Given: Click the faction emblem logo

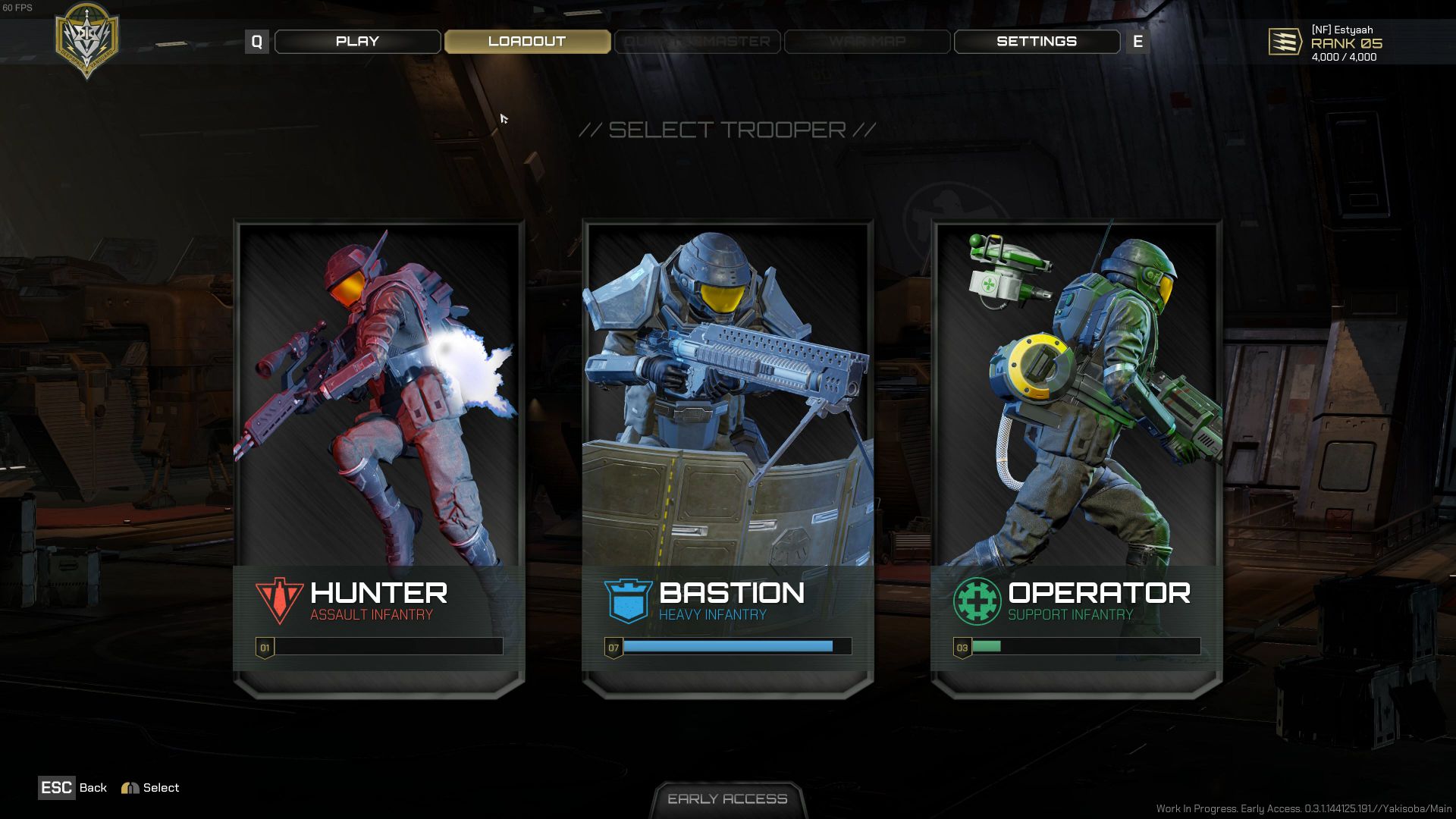Looking at the screenshot, I should [x=87, y=39].
